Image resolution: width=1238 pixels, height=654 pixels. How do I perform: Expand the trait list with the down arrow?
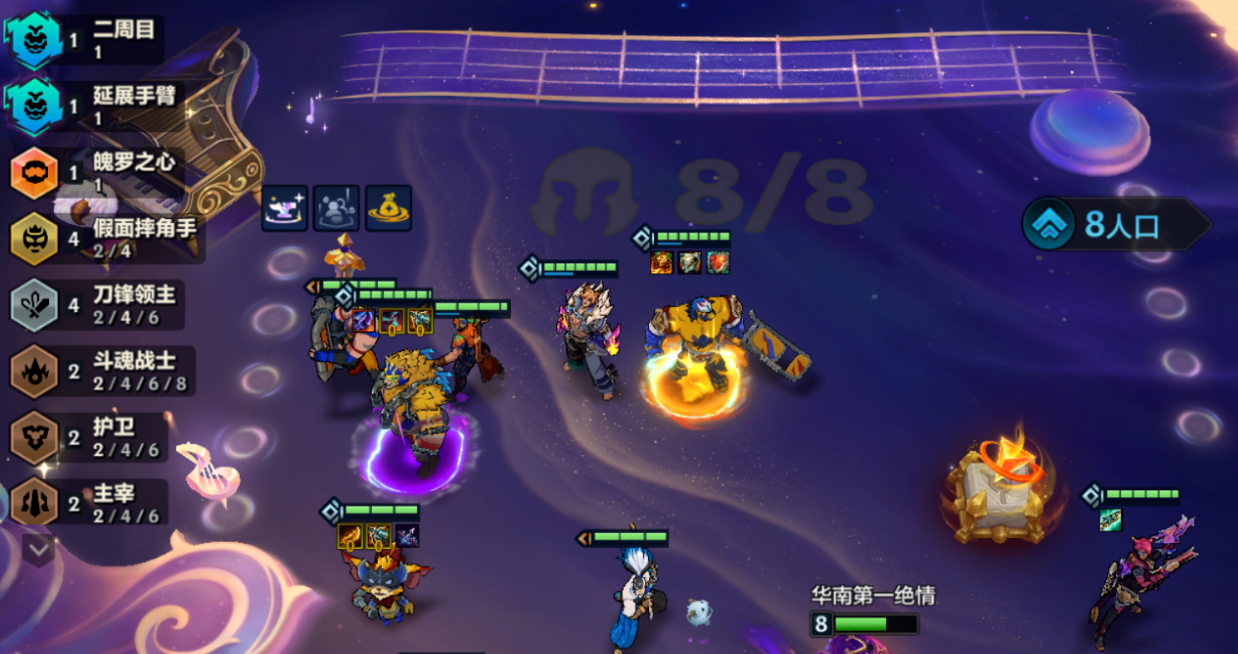click(38, 548)
